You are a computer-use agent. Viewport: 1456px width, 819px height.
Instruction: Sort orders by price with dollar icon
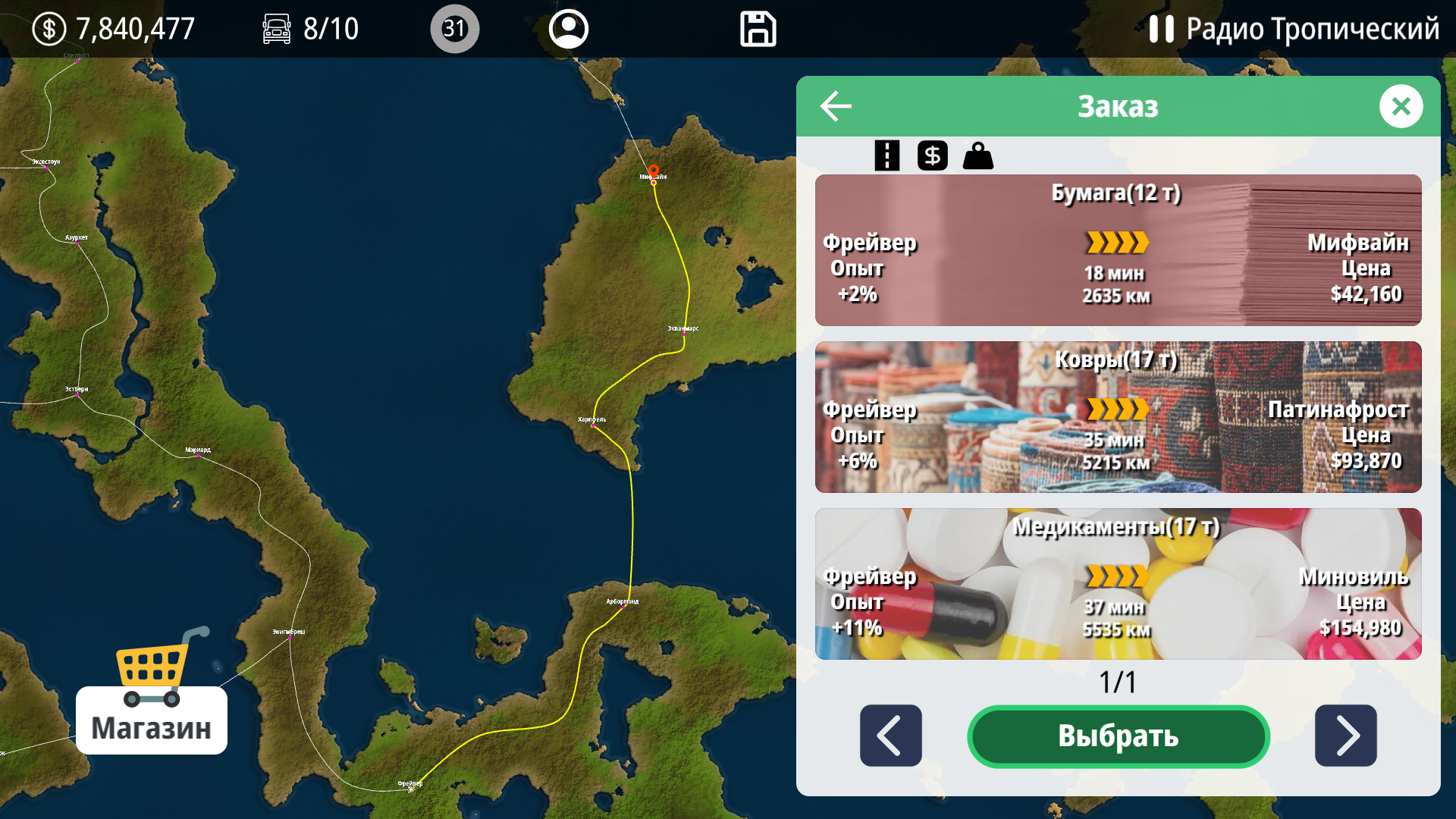pyautogui.click(x=932, y=155)
